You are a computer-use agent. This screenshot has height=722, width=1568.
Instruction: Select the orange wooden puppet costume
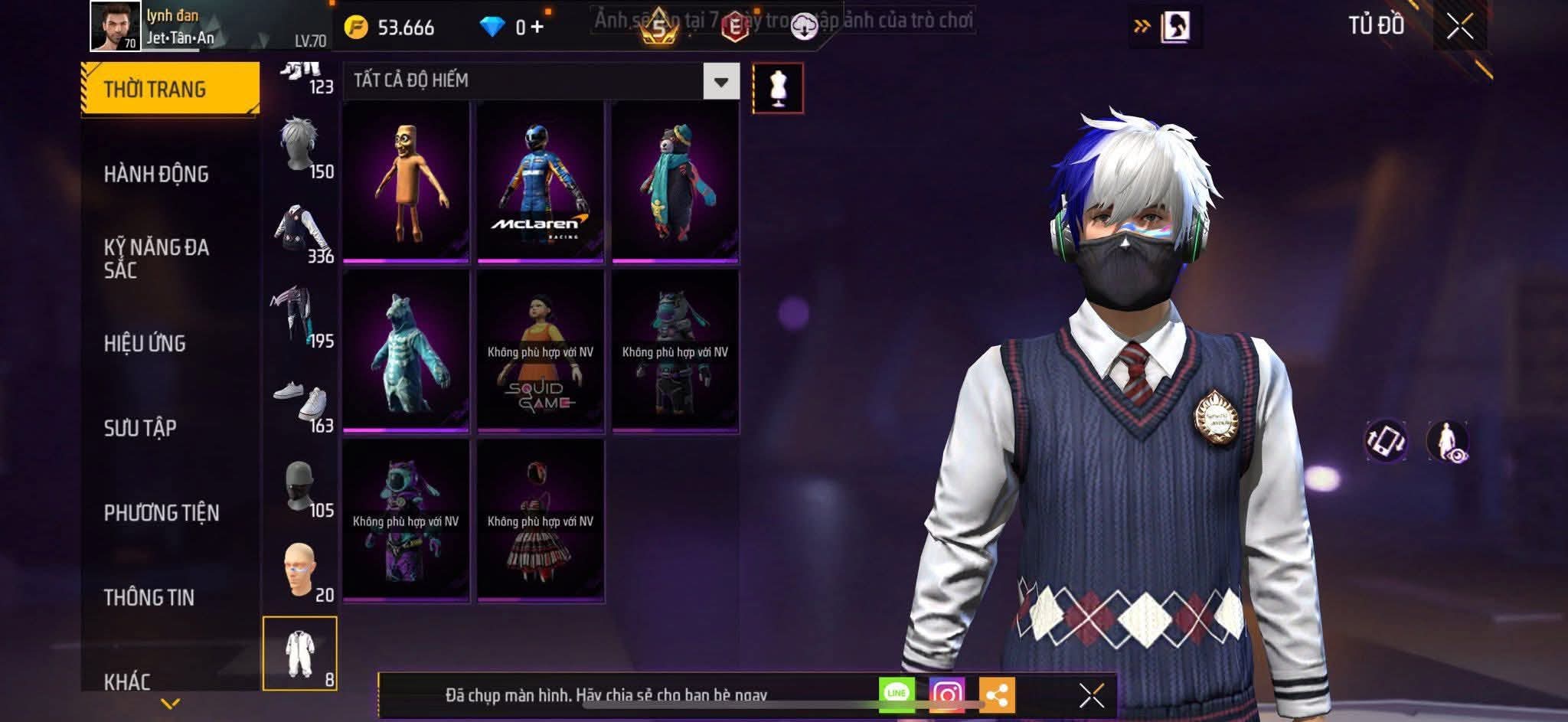tap(406, 182)
